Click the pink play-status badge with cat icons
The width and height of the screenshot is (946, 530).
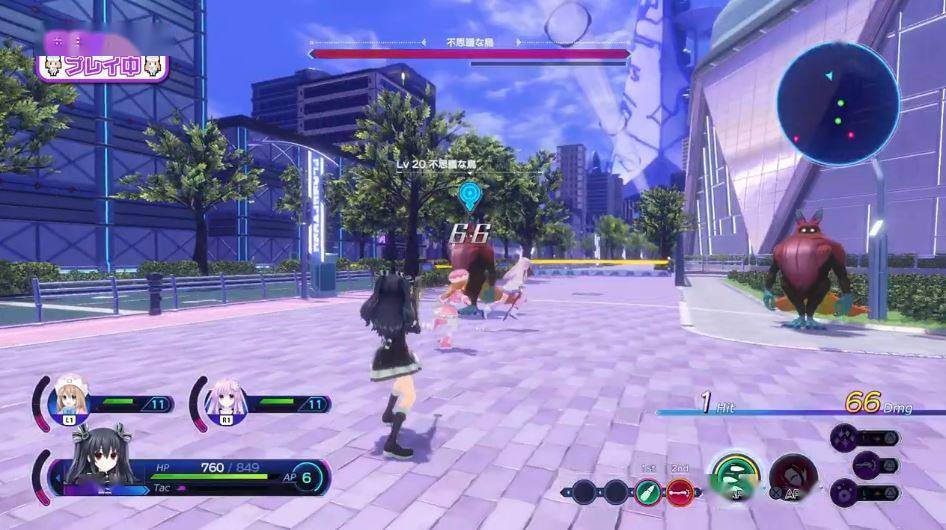pos(103,67)
